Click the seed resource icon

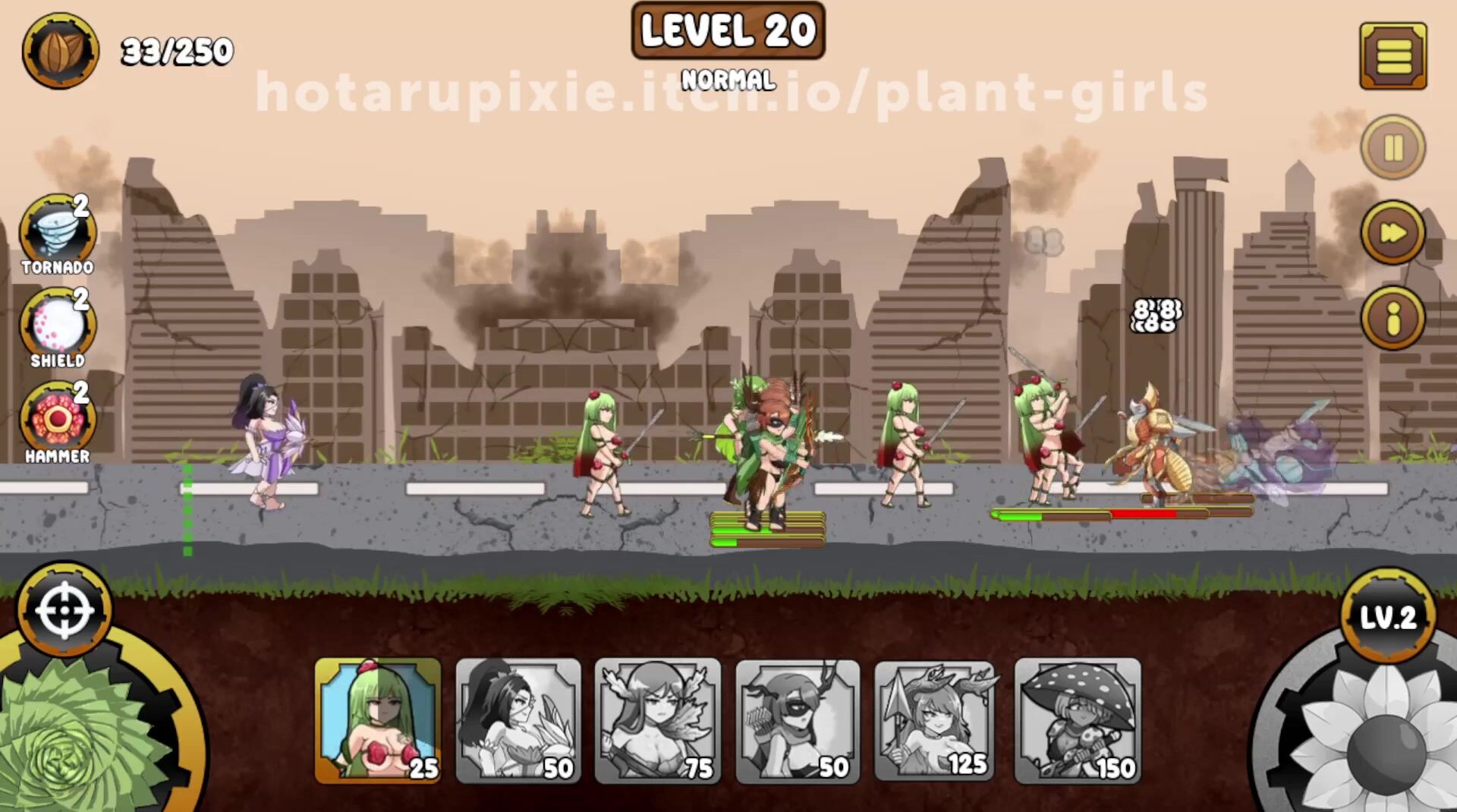click(60, 51)
